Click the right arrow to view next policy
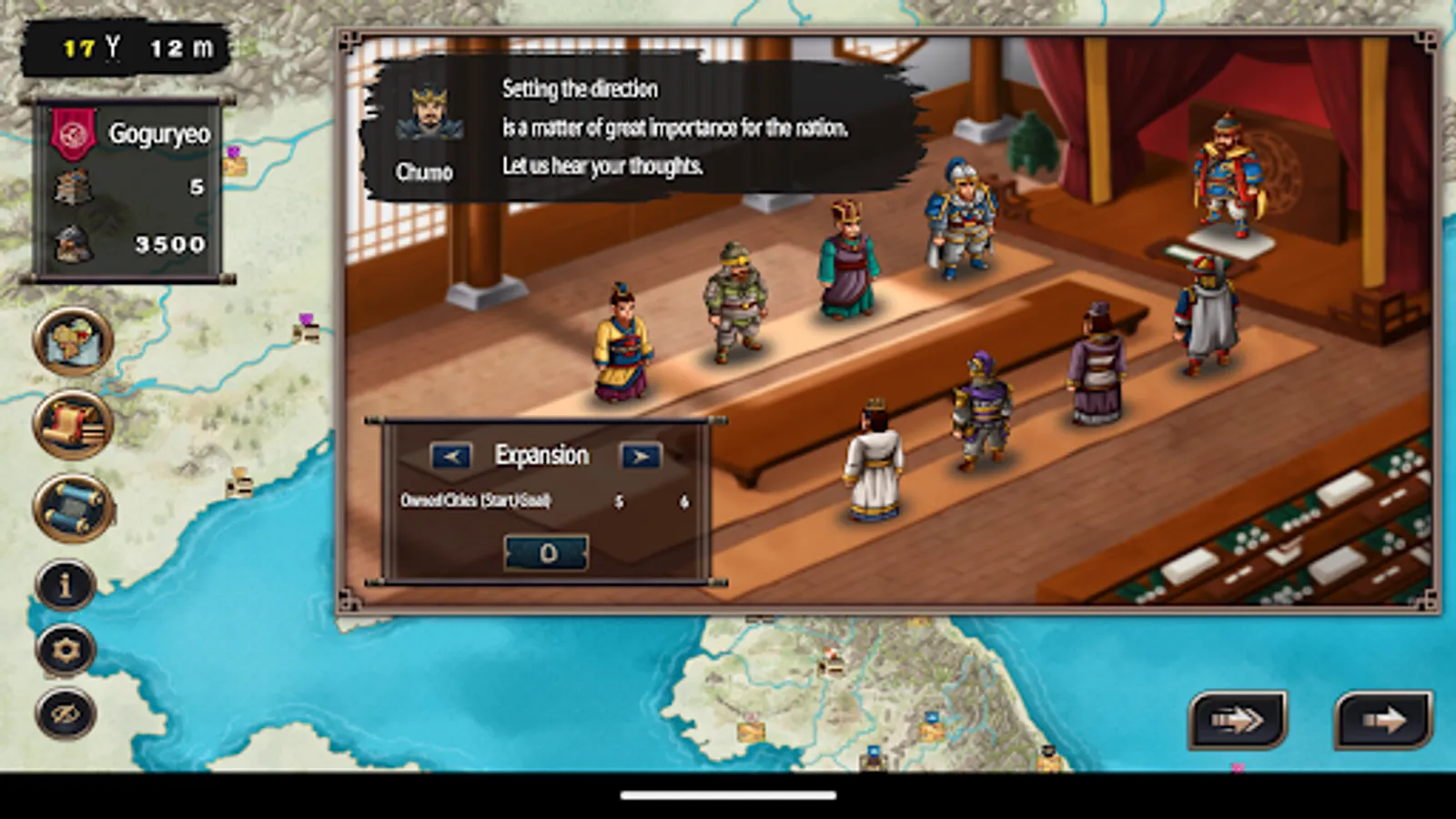 640,455
